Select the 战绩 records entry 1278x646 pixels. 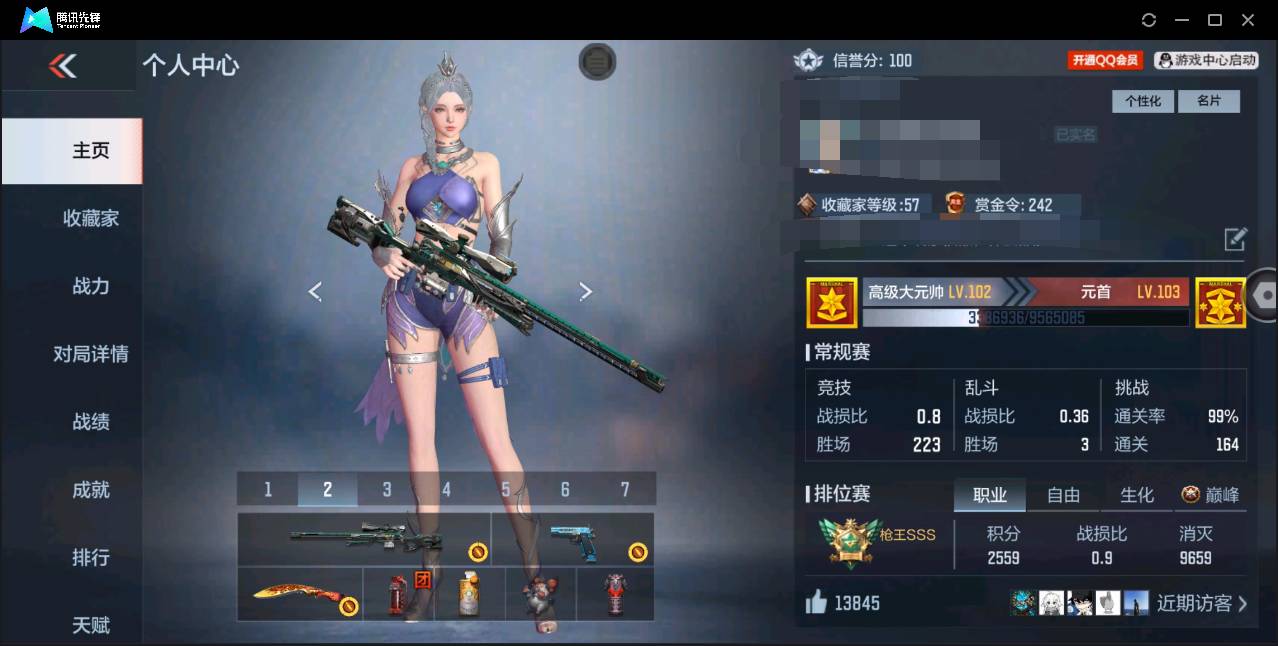coord(90,422)
